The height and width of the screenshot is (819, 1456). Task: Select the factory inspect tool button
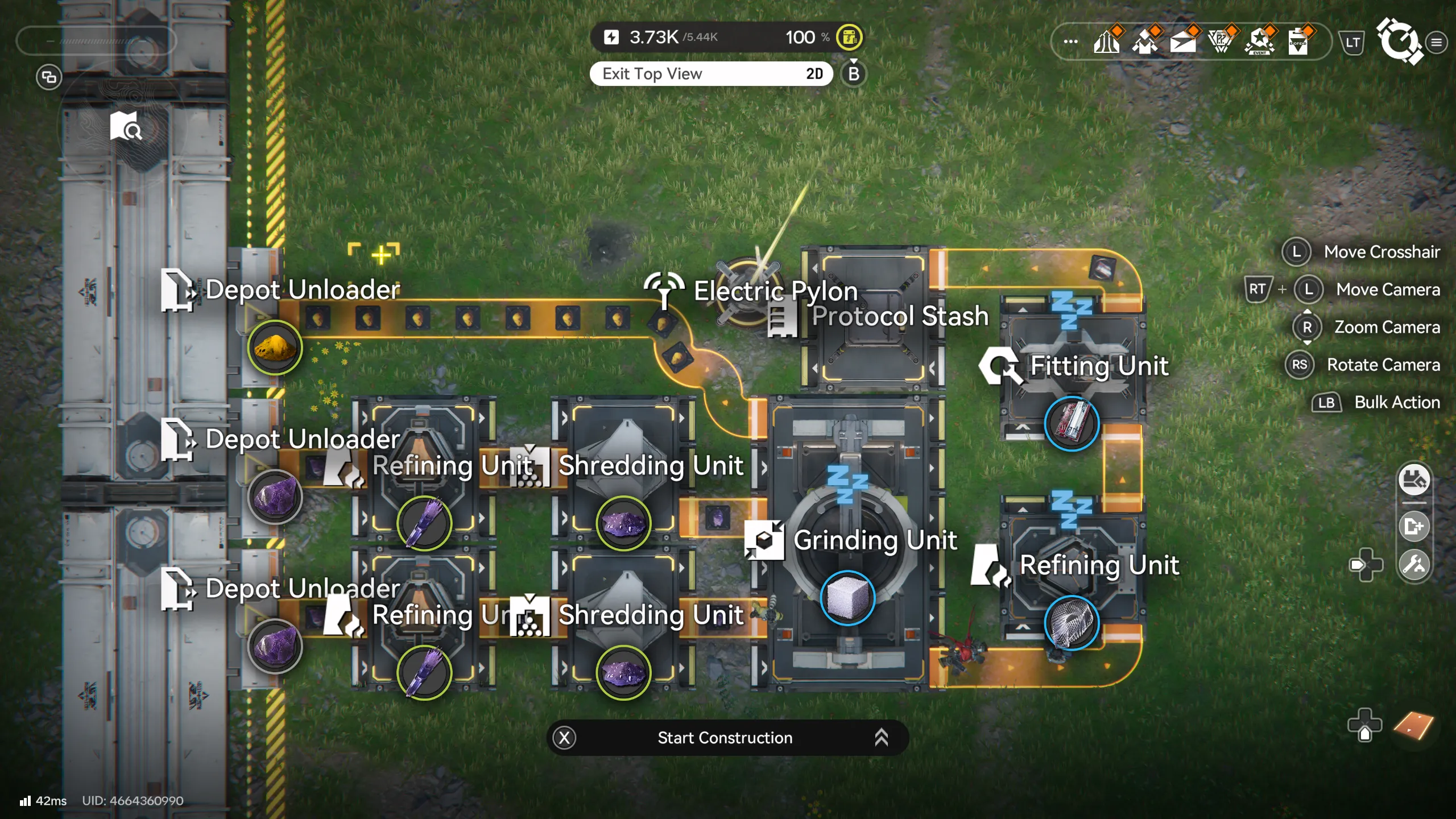[x=1414, y=480]
